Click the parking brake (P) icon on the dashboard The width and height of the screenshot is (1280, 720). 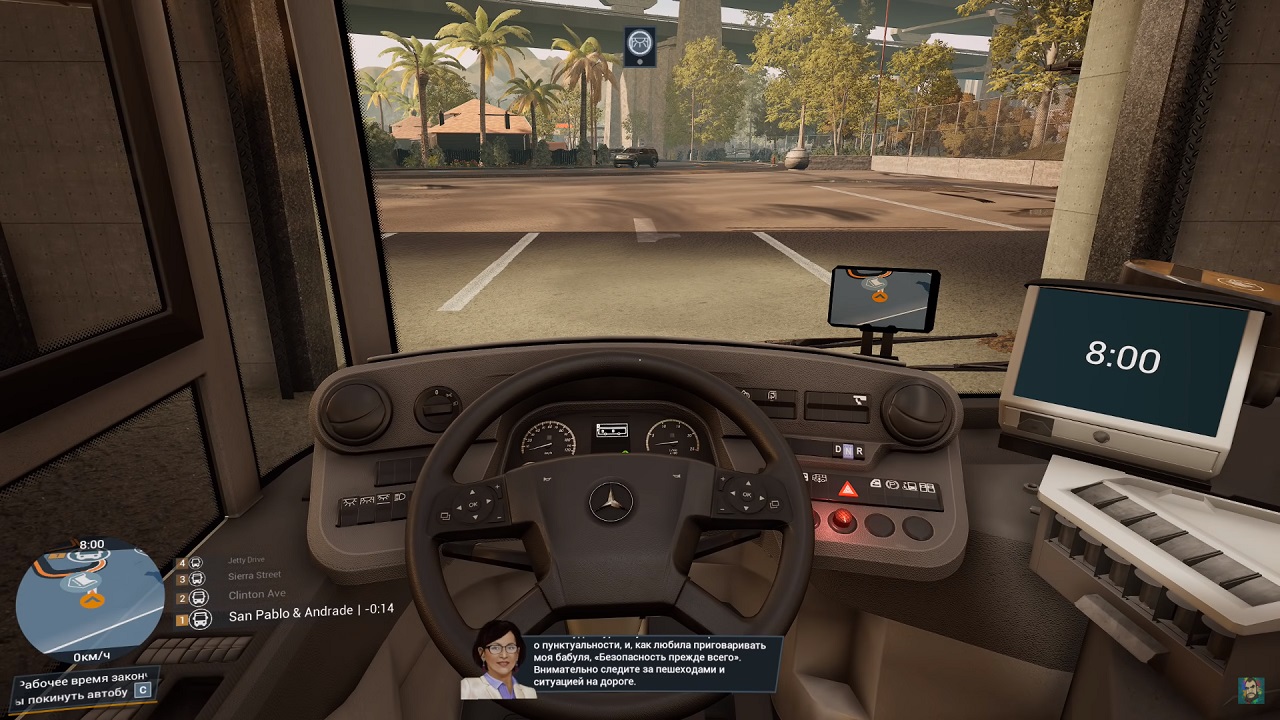(892, 486)
